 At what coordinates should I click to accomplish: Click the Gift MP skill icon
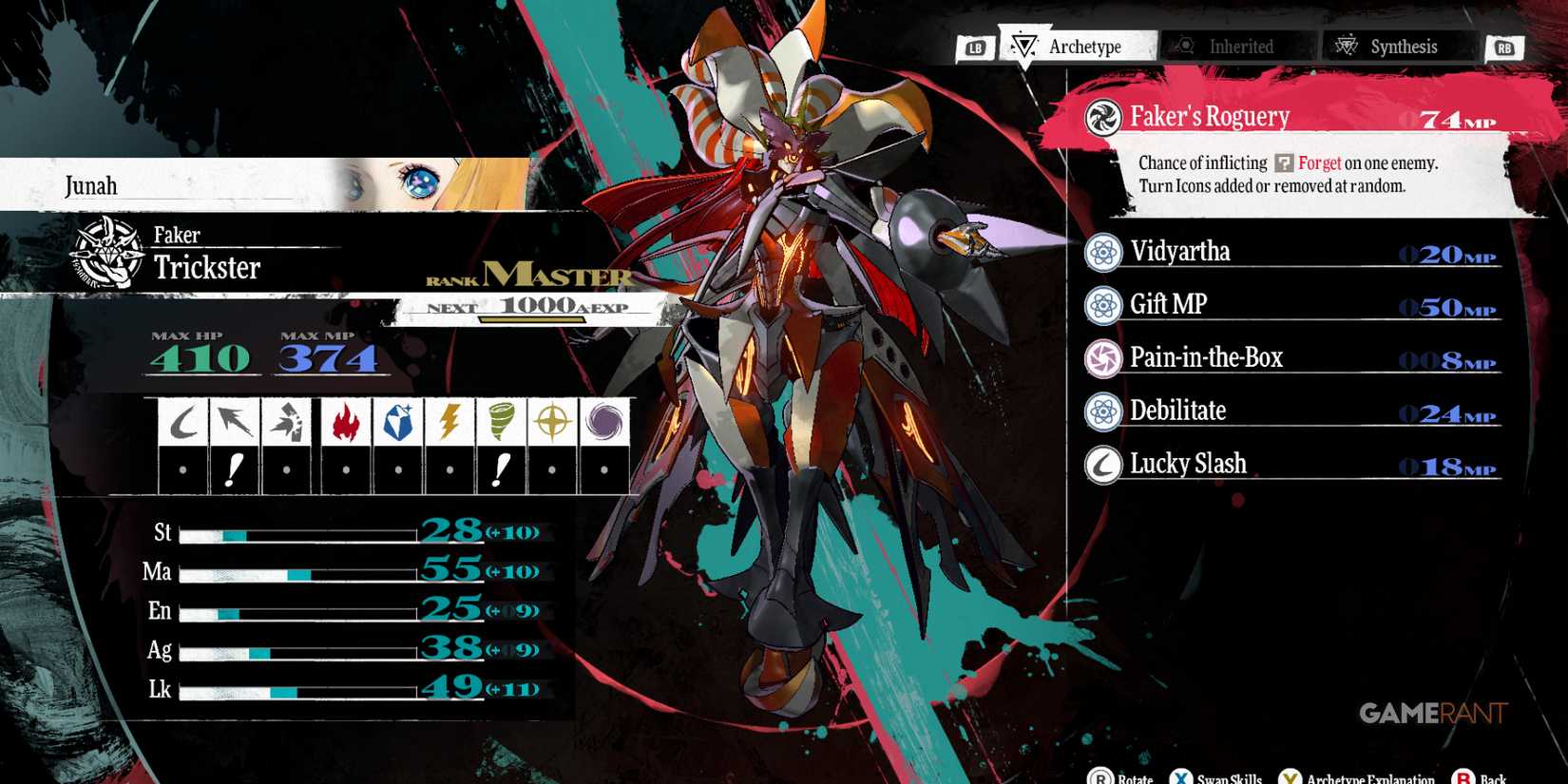[1102, 305]
